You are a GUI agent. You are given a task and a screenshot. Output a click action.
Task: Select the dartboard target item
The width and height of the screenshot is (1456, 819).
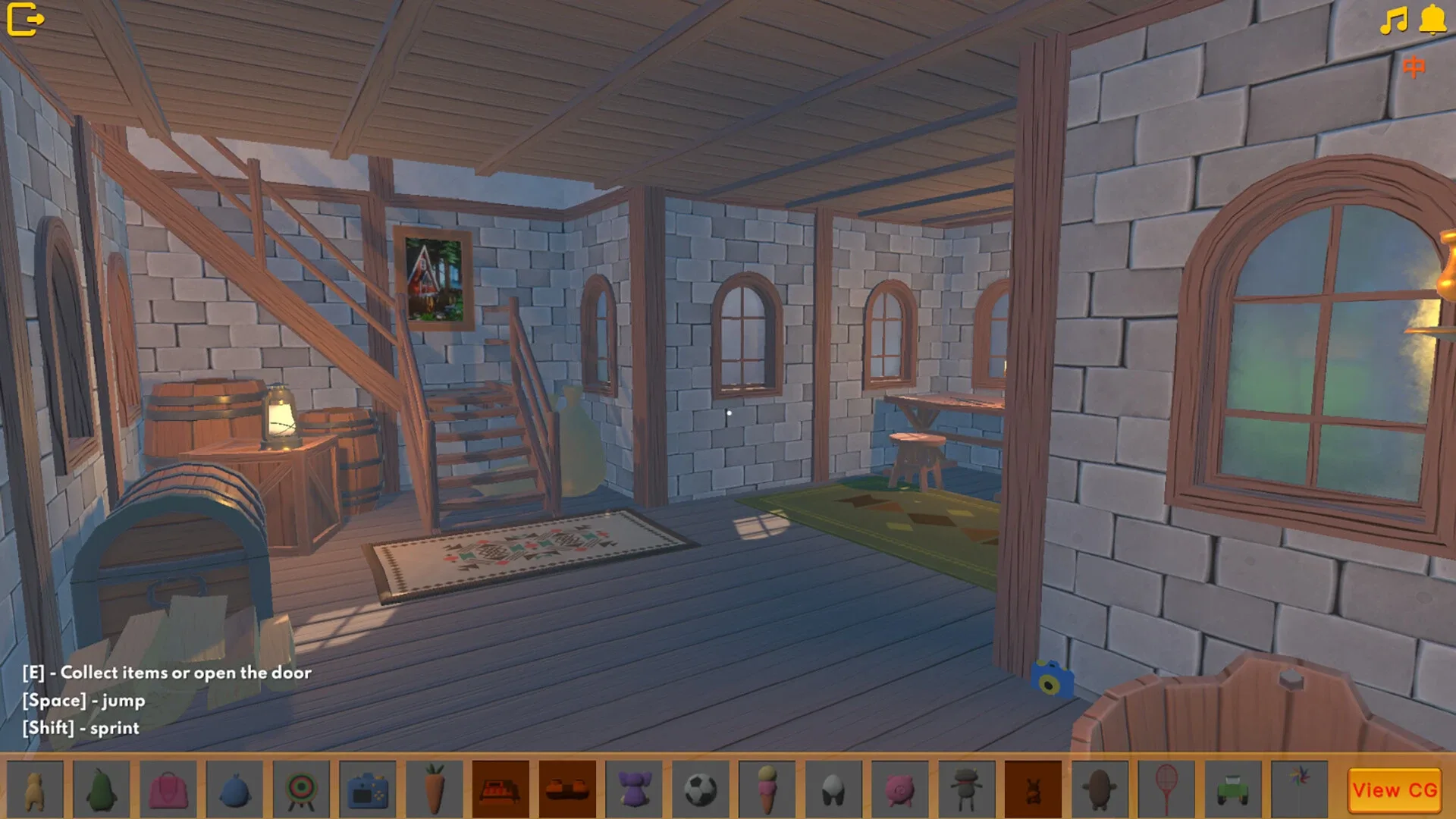301,789
